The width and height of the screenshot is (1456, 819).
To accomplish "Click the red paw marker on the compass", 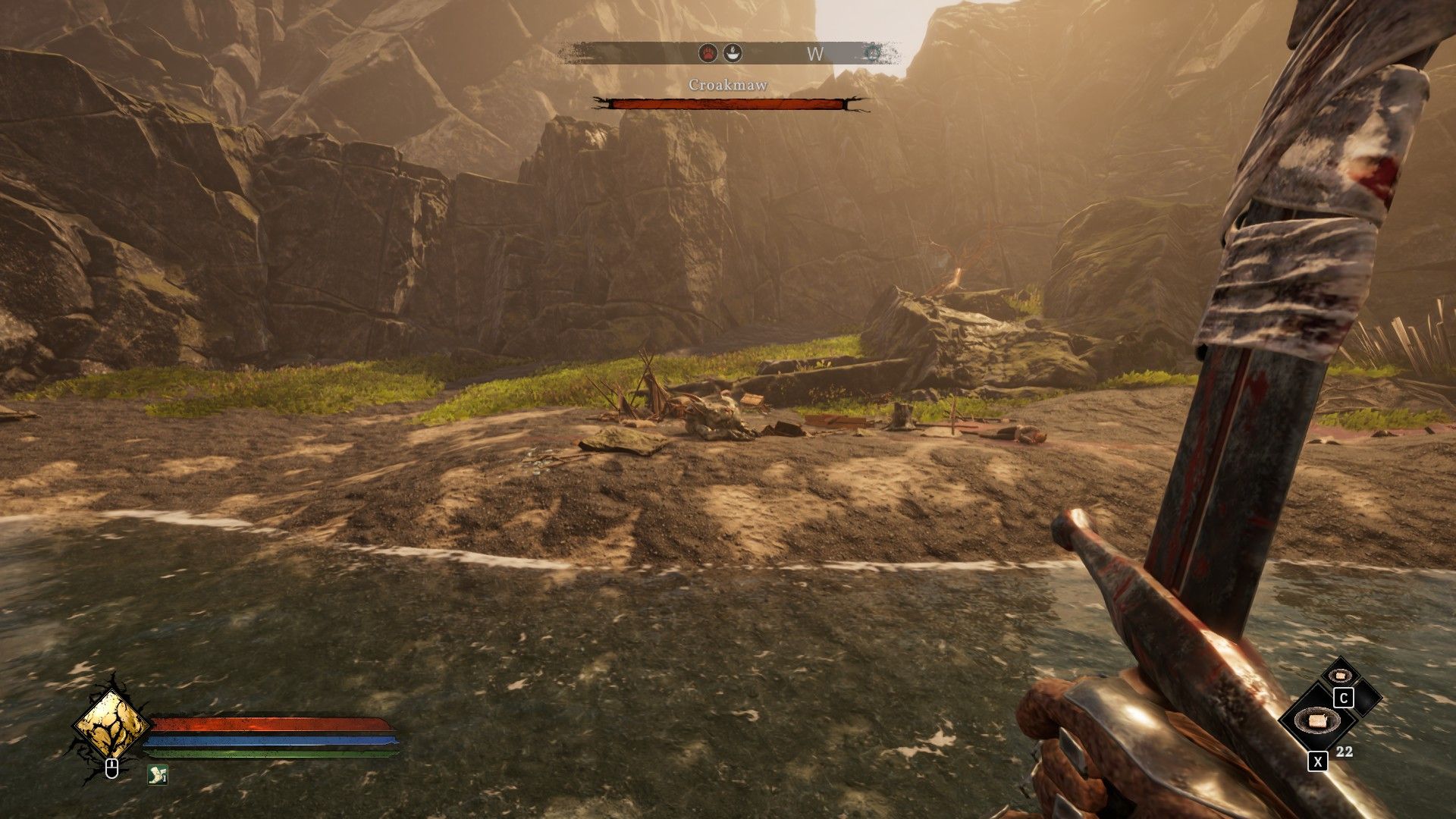I will pyautogui.click(x=708, y=53).
